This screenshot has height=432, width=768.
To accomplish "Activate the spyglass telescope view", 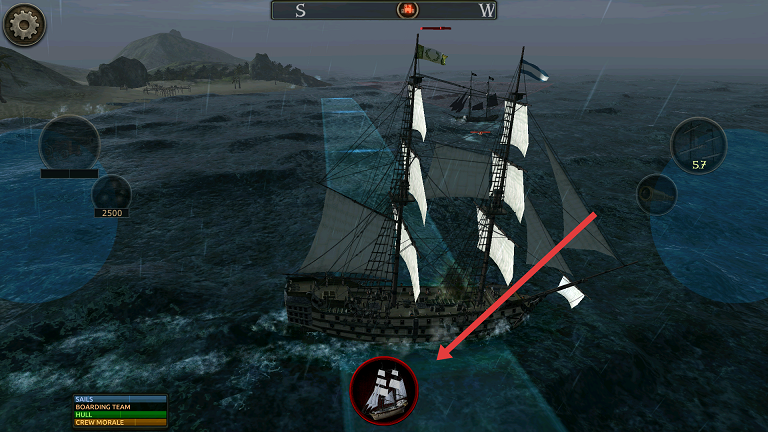I will pos(656,193).
